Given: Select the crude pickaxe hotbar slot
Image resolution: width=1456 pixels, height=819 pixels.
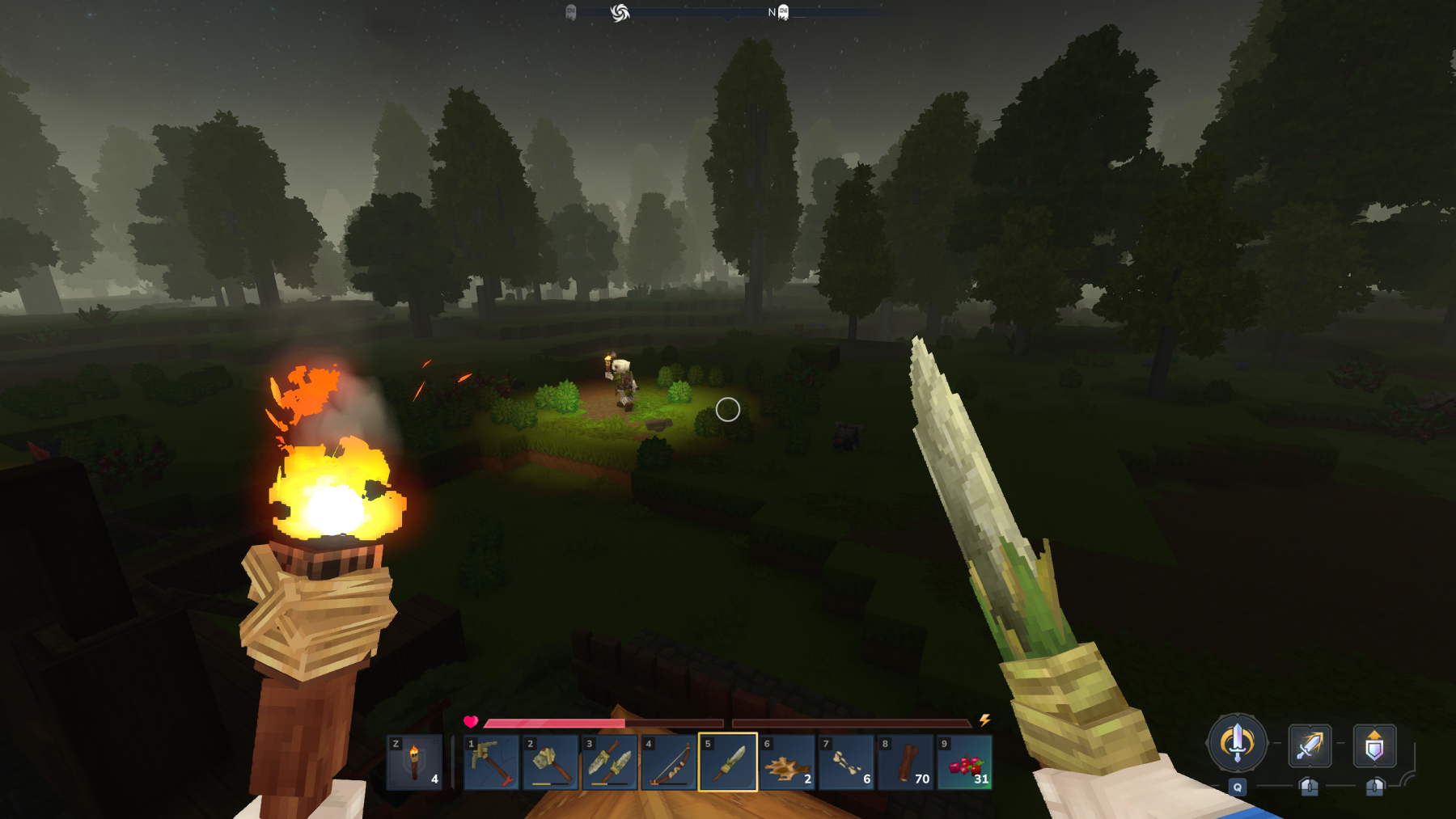Looking at the screenshot, I should [492, 762].
